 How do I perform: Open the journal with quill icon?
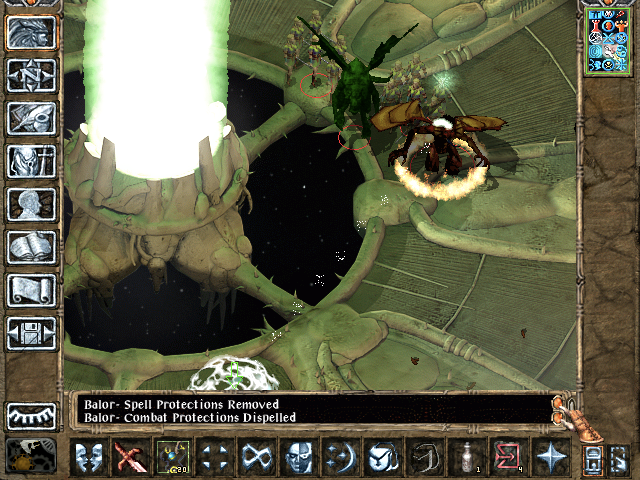tap(31, 117)
